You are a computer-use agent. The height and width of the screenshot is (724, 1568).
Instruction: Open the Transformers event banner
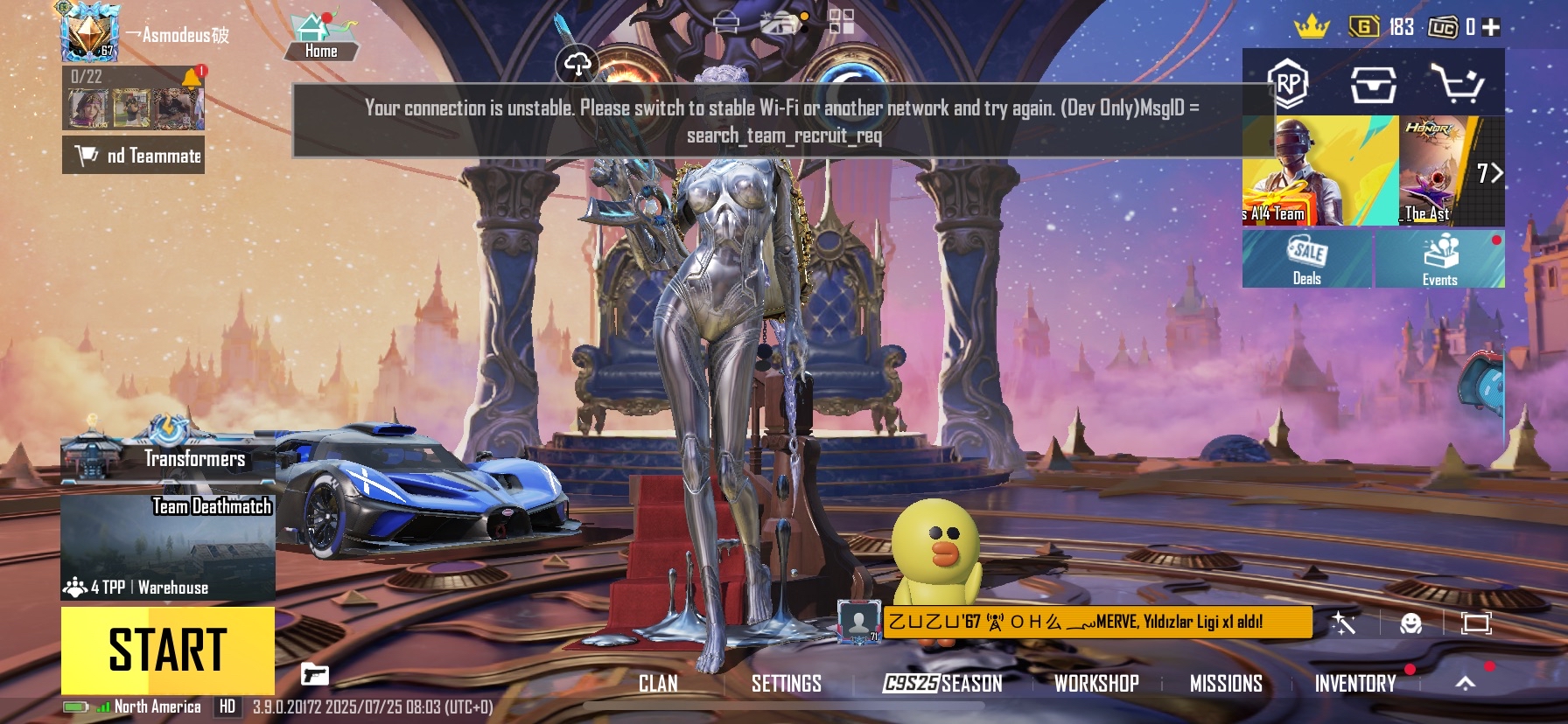[x=168, y=455]
